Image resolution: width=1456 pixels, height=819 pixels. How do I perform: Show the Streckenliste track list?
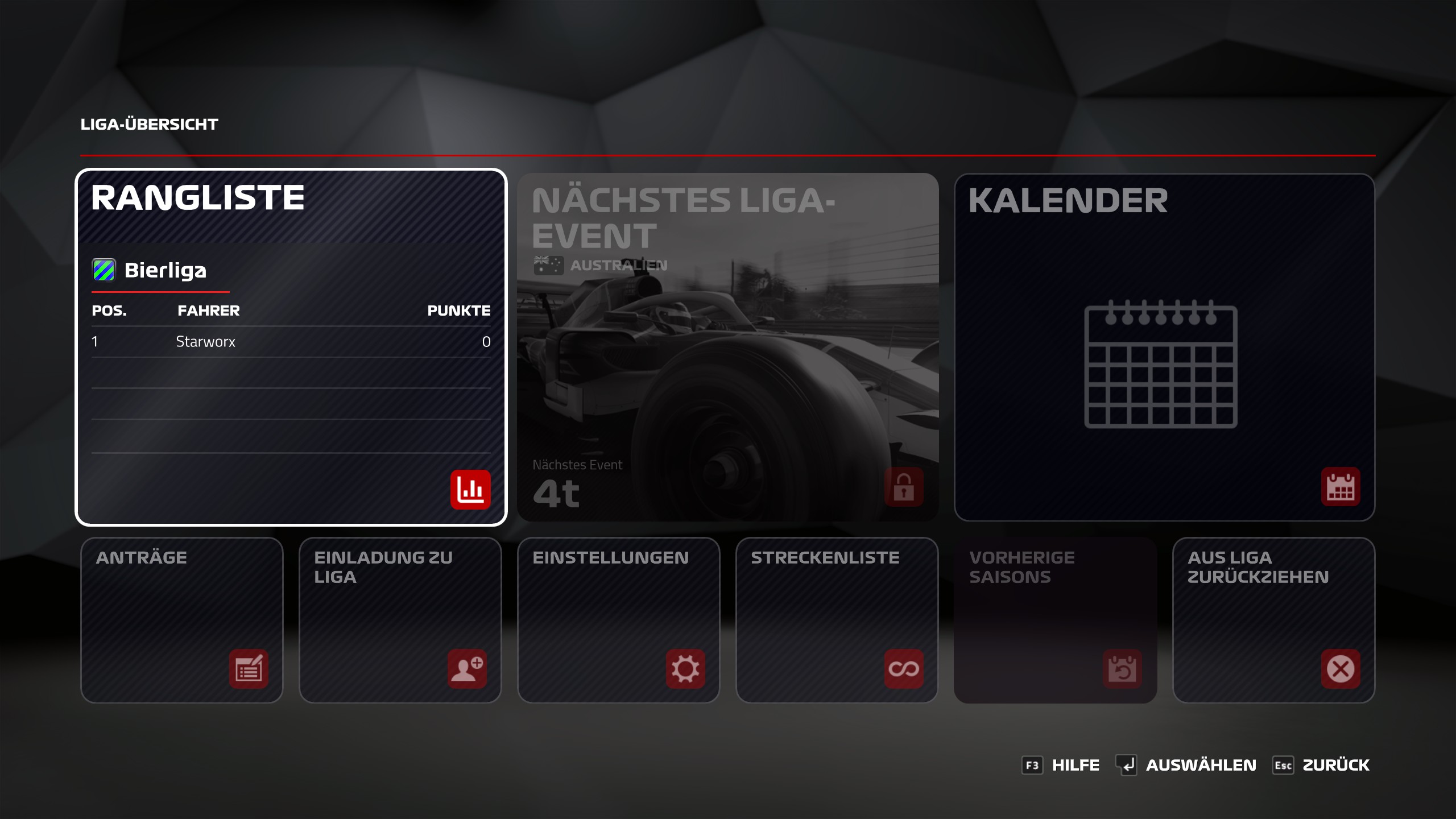pos(837,620)
